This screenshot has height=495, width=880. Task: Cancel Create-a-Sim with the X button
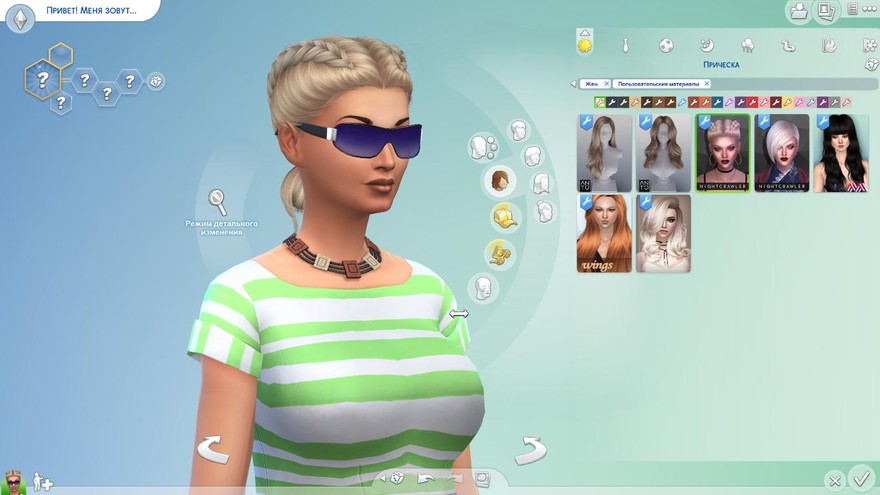pyautogui.click(x=834, y=480)
